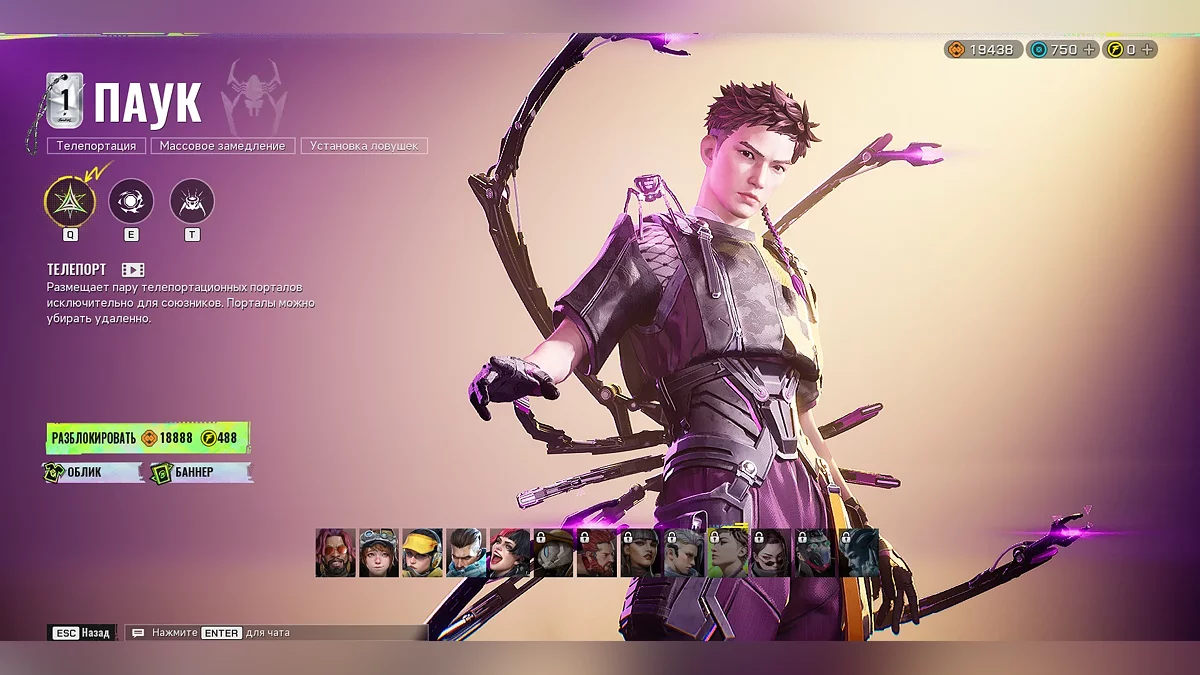Select the Телепорт ability icon
1200x675 pixels.
click(x=70, y=201)
